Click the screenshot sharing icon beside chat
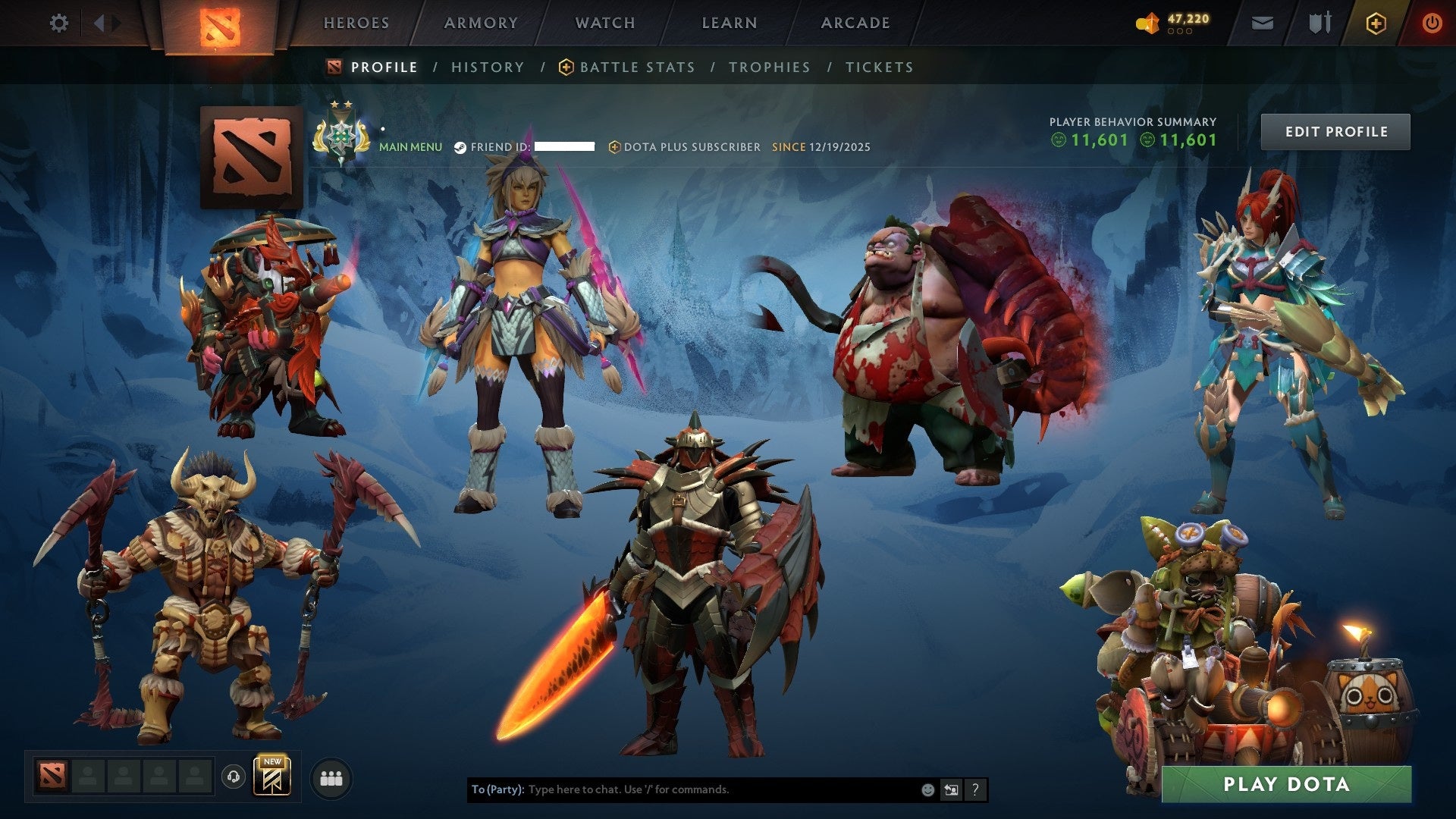Viewport: 1456px width, 819px height. coord(951,789)
